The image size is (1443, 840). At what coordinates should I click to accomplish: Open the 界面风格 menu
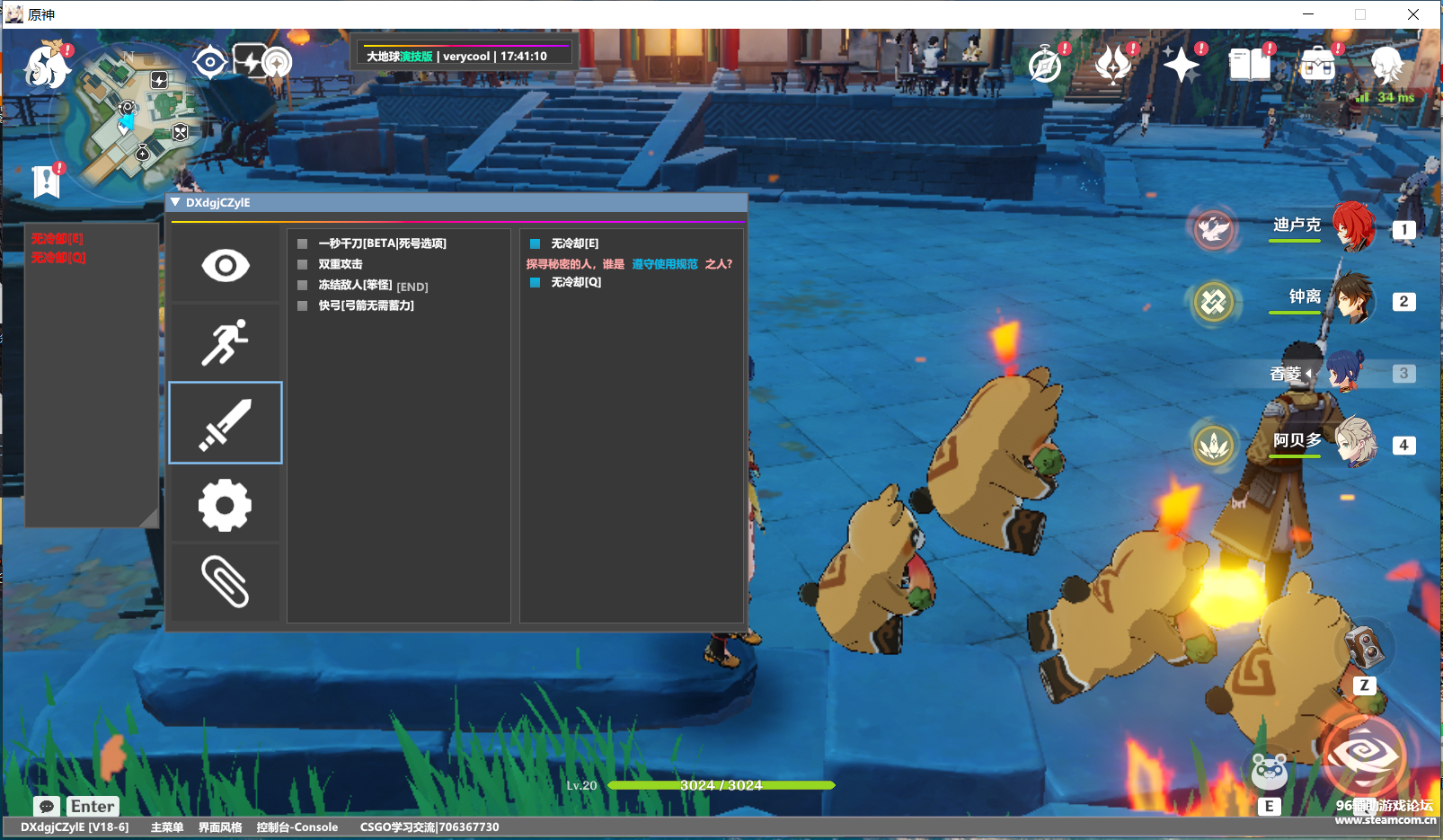pyautogui.click(x=220, y=827)
